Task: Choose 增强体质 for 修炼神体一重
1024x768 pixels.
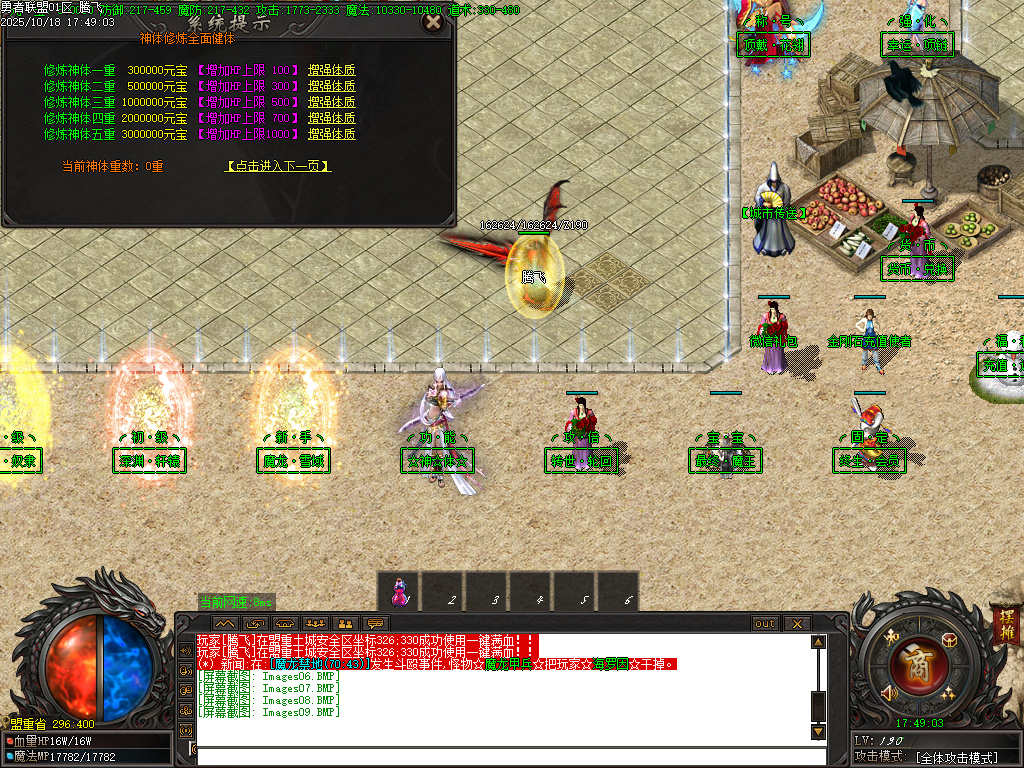Action: (x=331, y=71)
